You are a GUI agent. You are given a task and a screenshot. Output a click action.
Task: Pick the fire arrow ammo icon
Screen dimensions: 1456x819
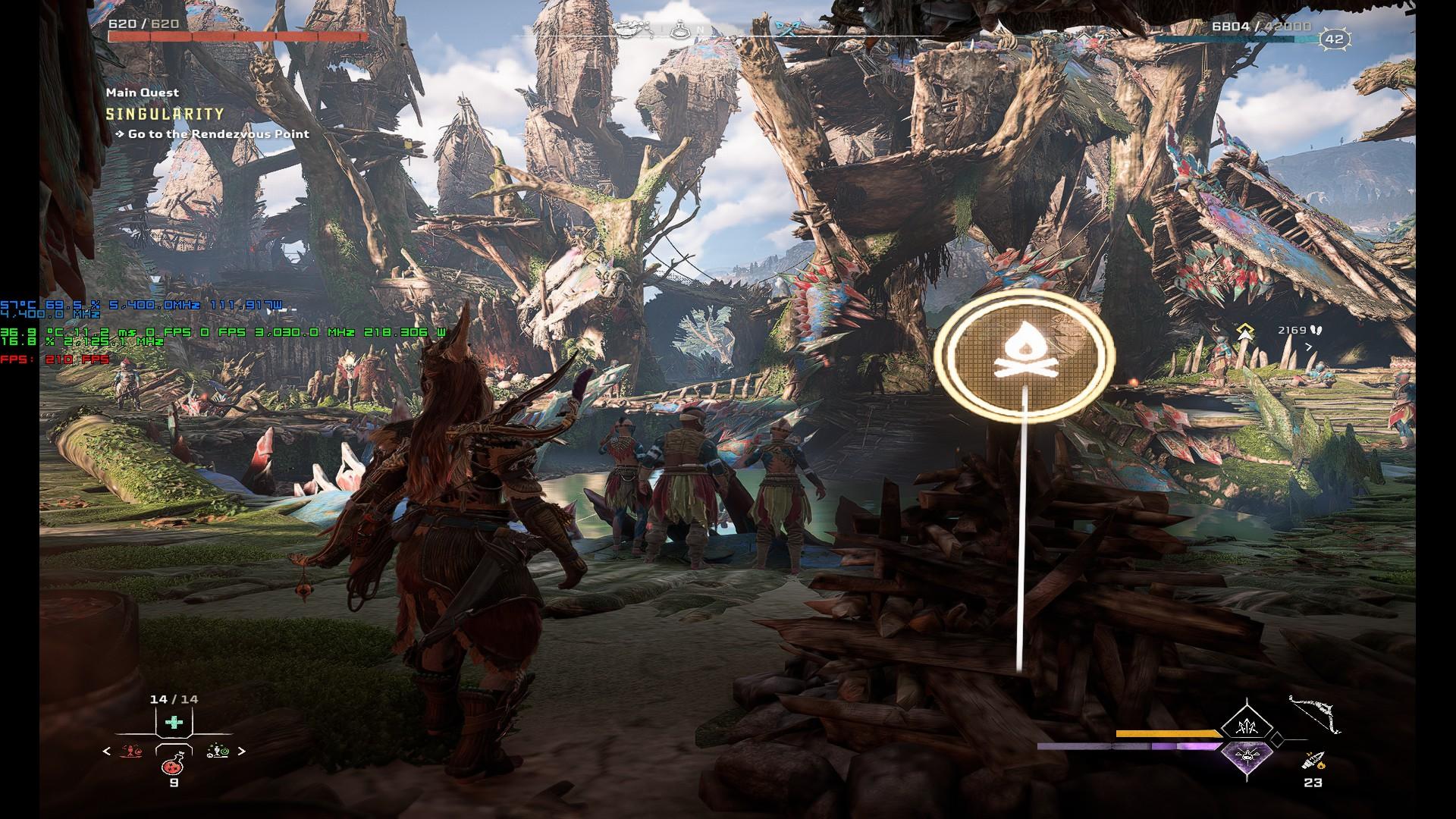point(1313,761)
